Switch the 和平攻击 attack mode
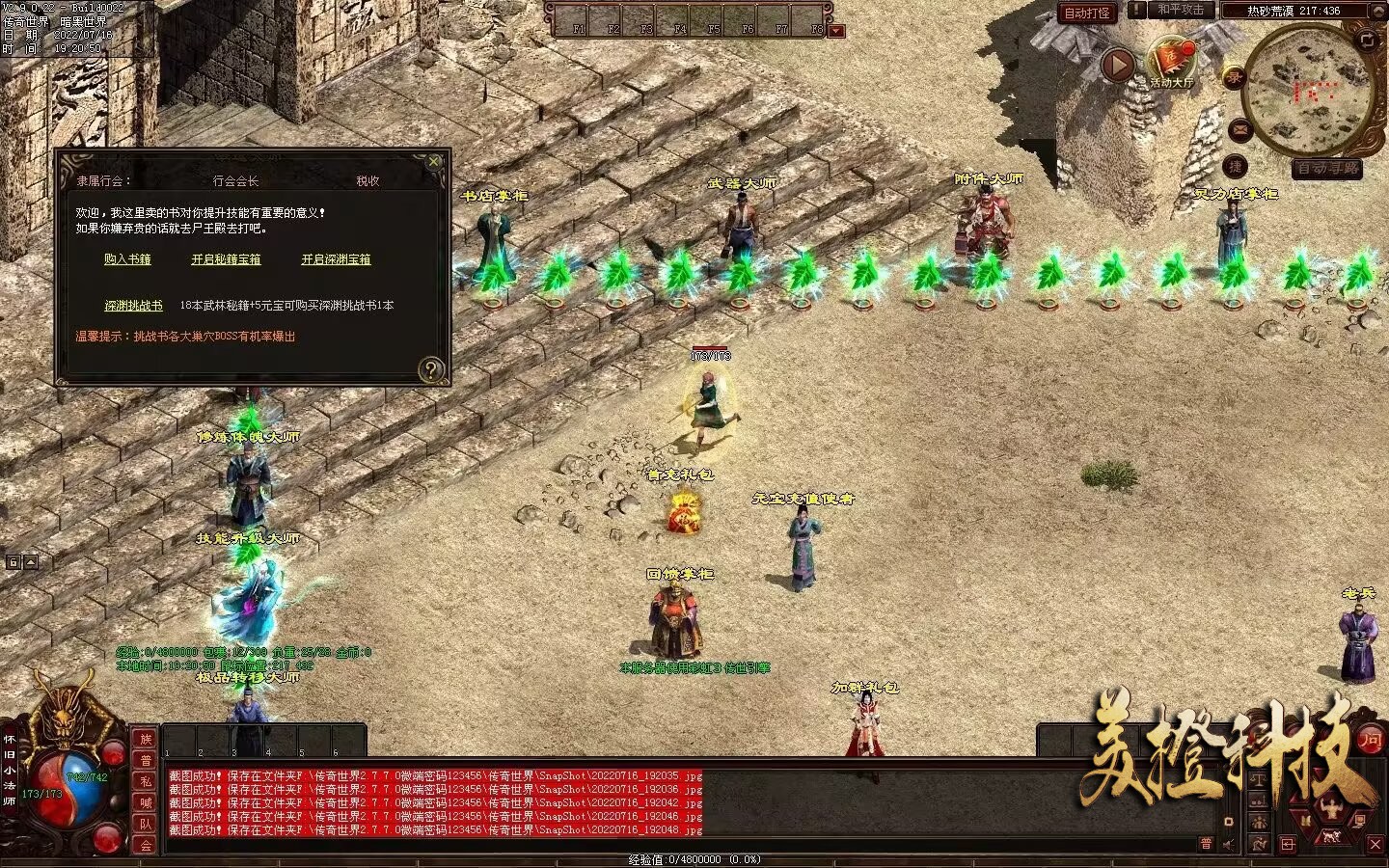 coord(1180,10)
